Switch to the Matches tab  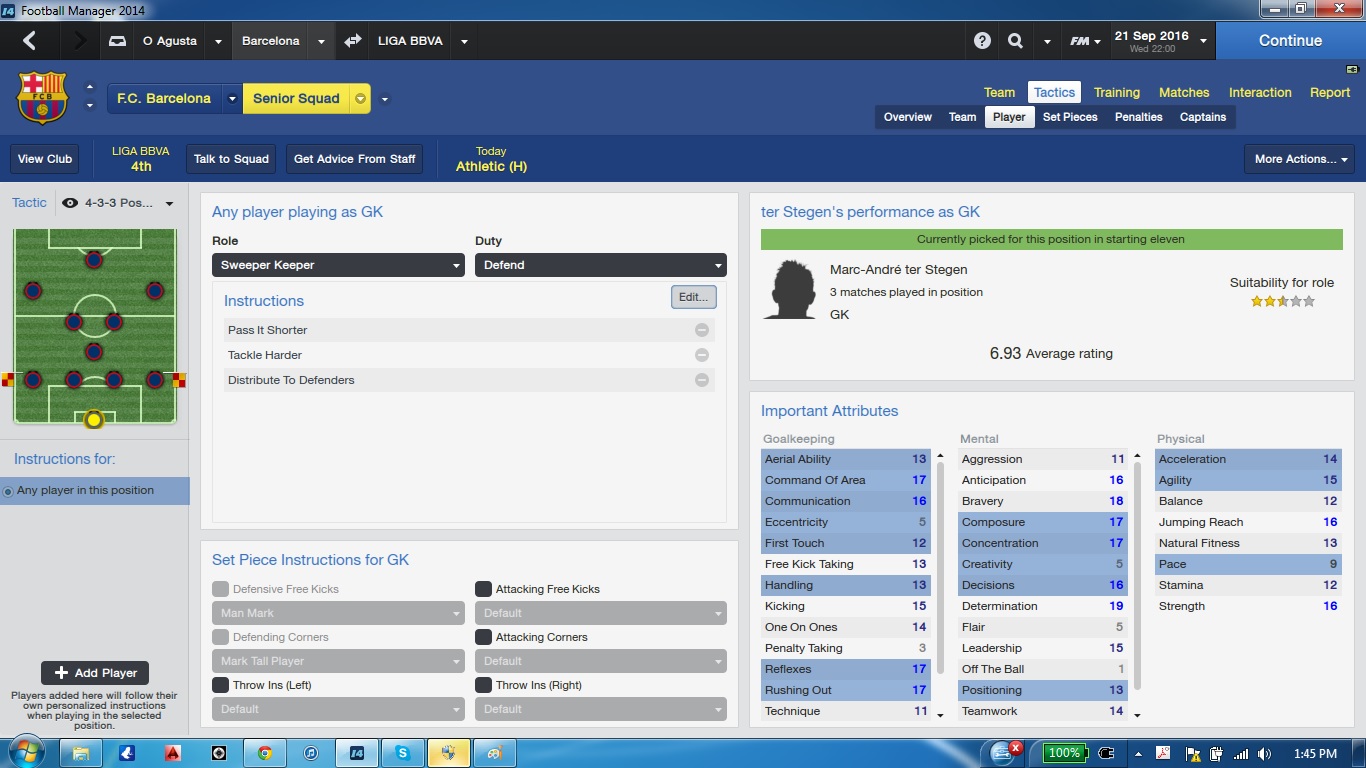pos(1184,92)
